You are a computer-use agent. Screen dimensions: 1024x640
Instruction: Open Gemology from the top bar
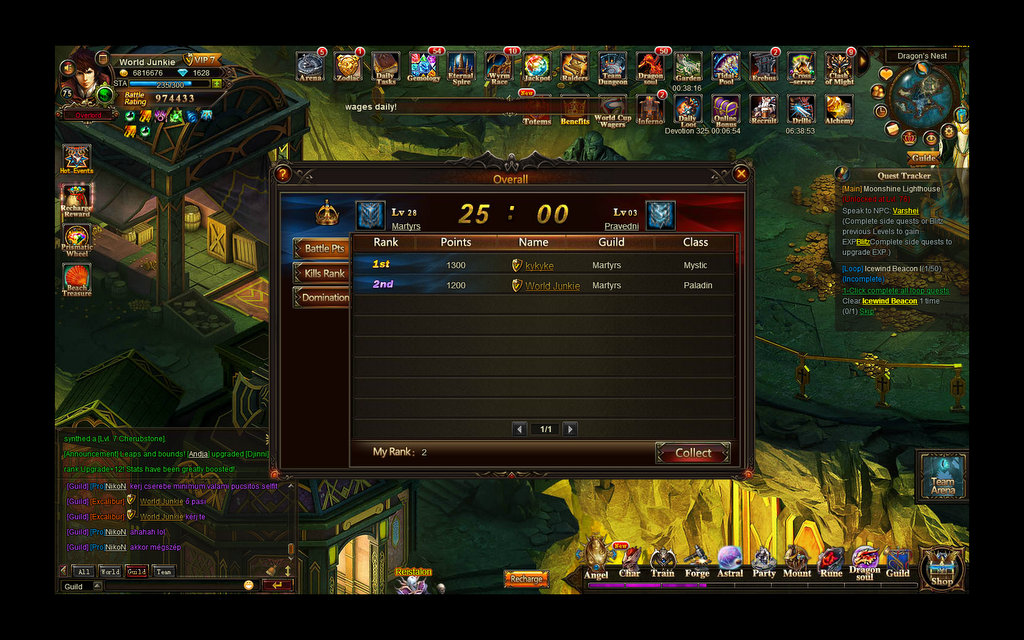(x=423, y=67)
